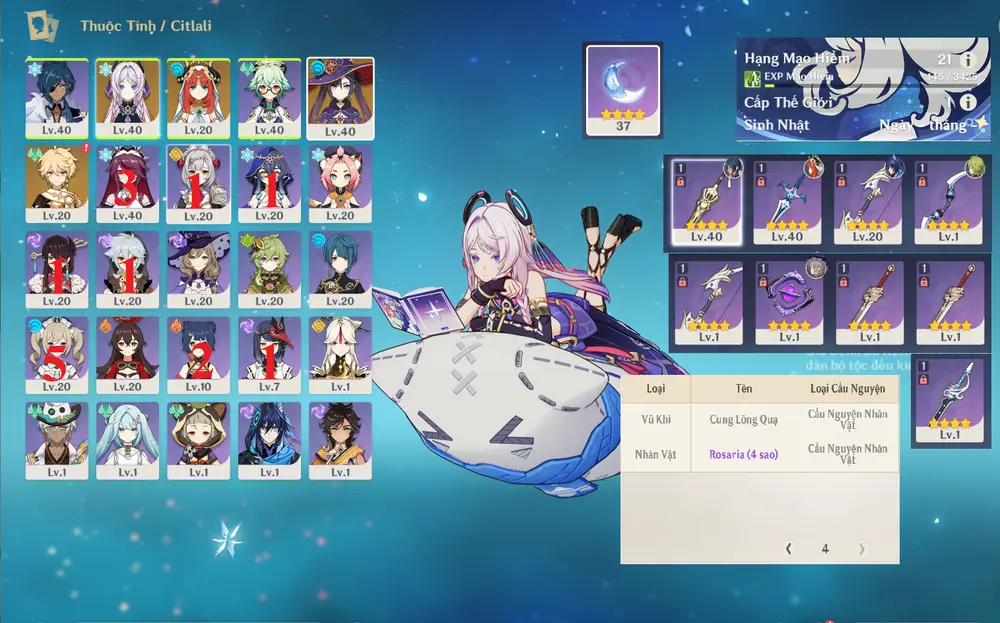Select Mona's highlighted character card
This screenshot has height=623, width=1000.
pyautogui.click(x=340, y=96)
